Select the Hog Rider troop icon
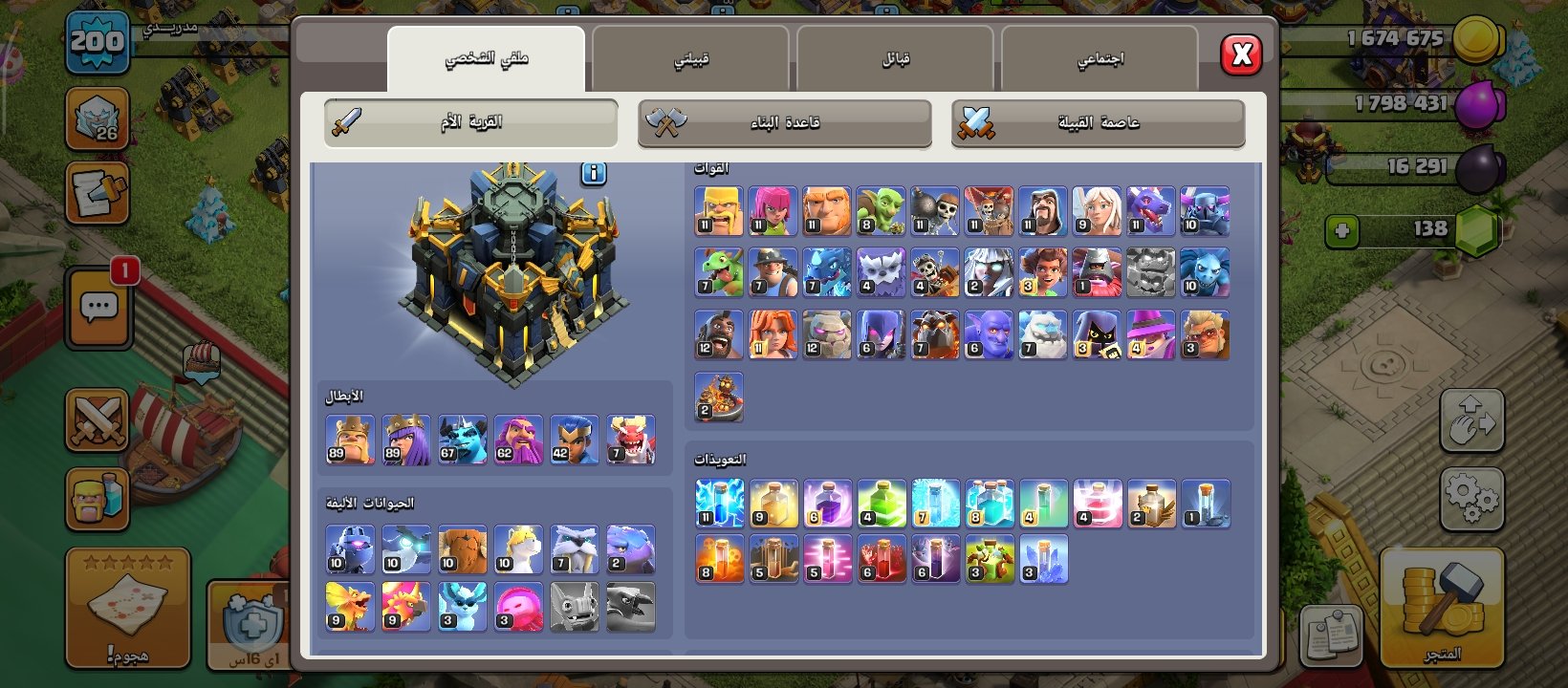The height and width of the screenshot is (688, 1568). coord(719,334)
